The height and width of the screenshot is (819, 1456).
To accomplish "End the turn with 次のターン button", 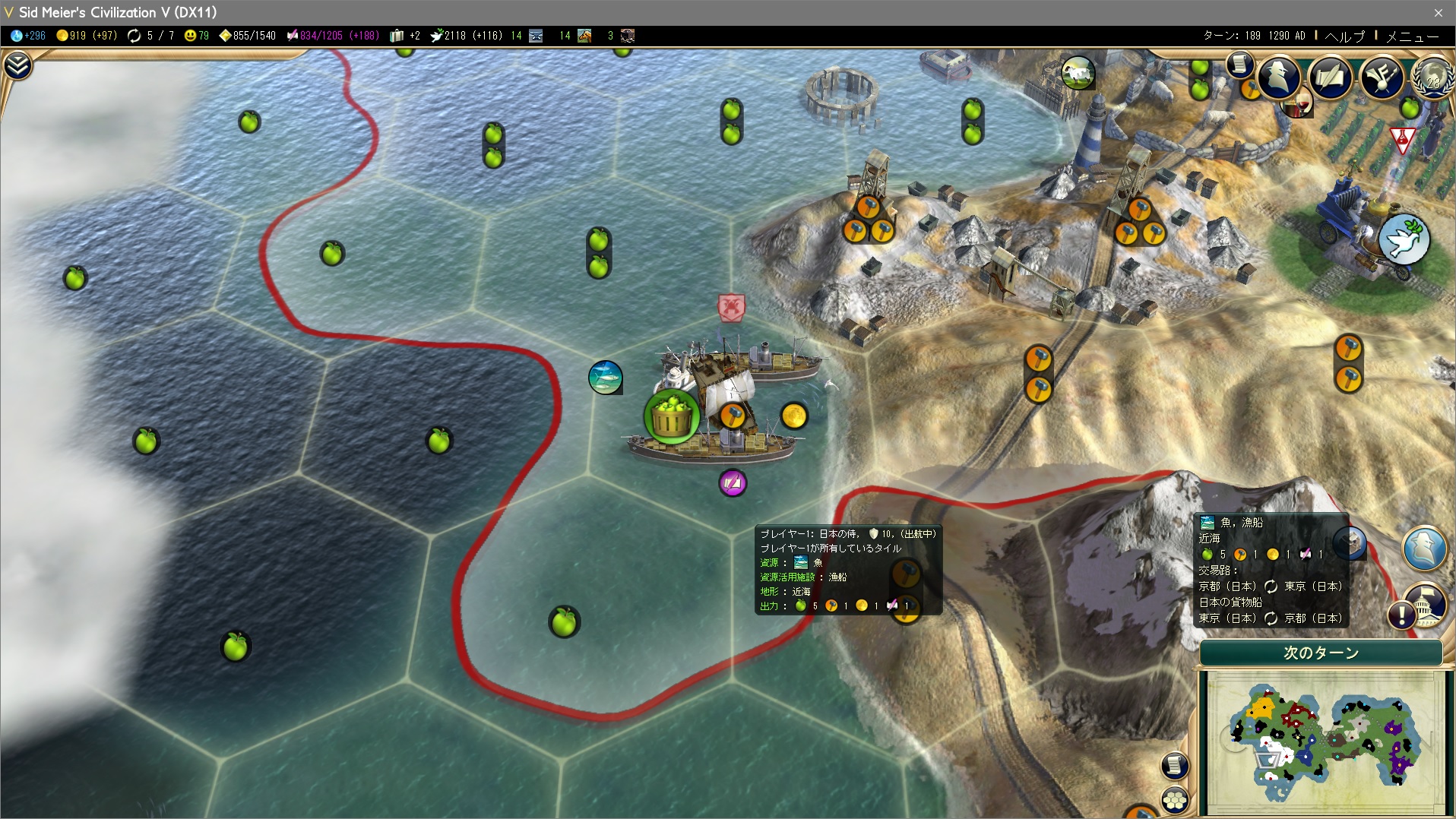I will tap(1321, 653).
